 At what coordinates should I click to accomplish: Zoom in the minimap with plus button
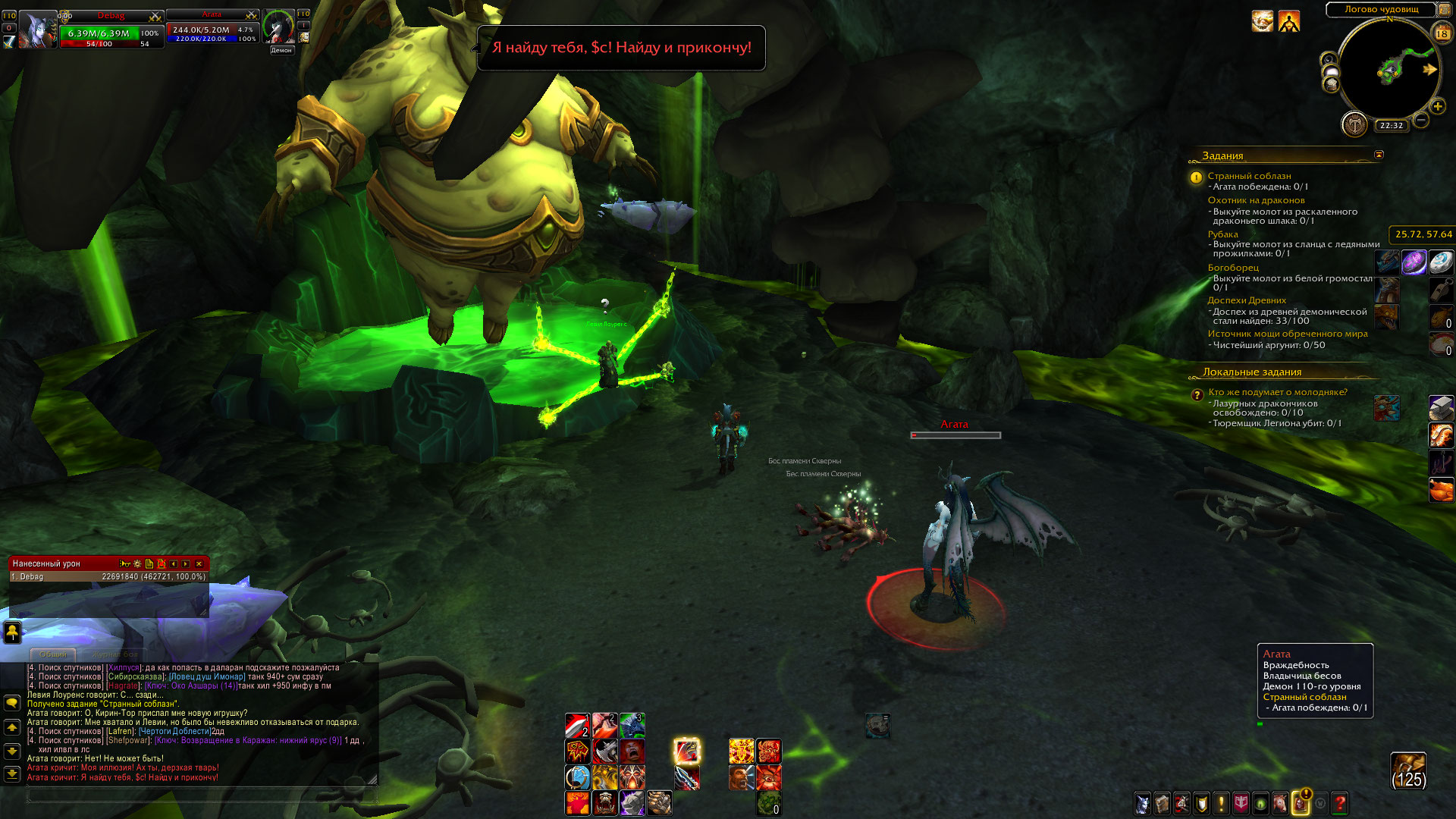(1437, 107)
